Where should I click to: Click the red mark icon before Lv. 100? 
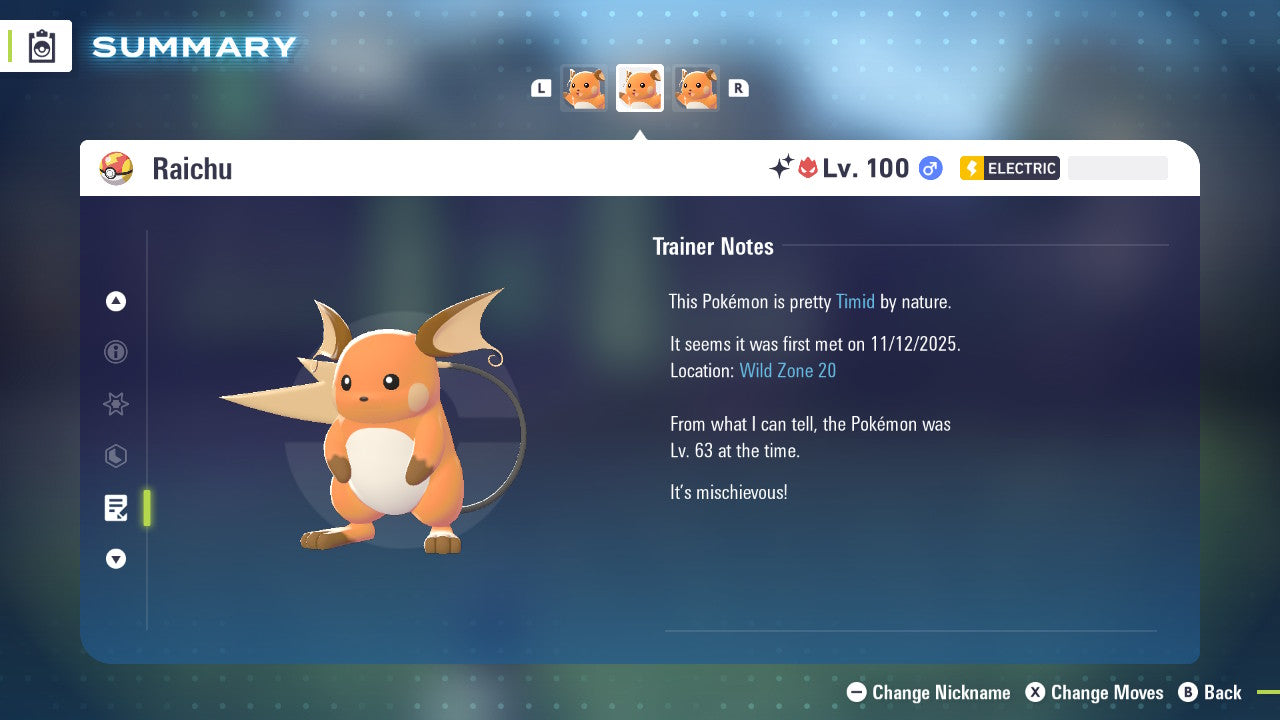pos(807,168)
